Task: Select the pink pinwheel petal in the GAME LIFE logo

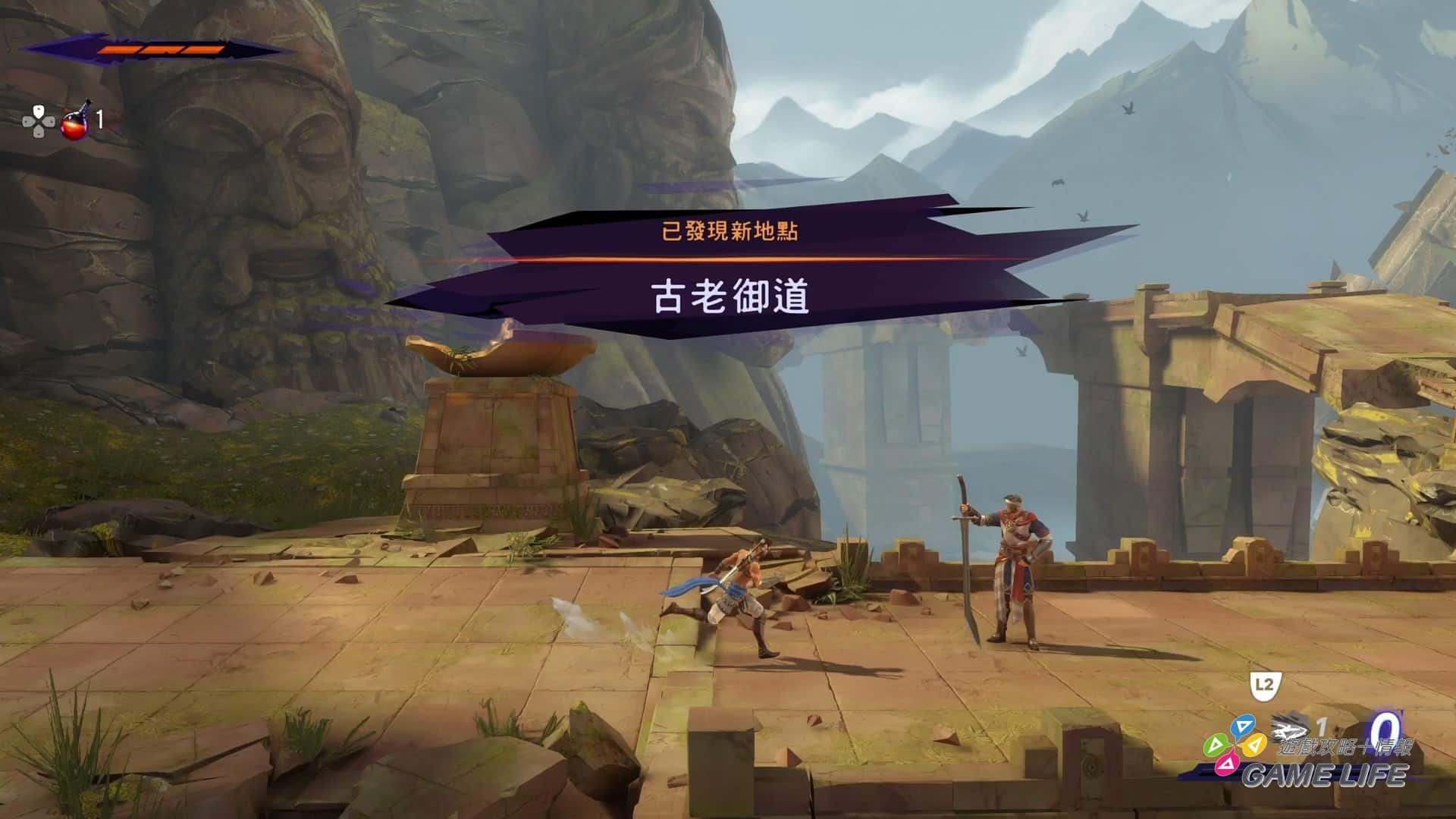Action: click(x=1226, y=766)
